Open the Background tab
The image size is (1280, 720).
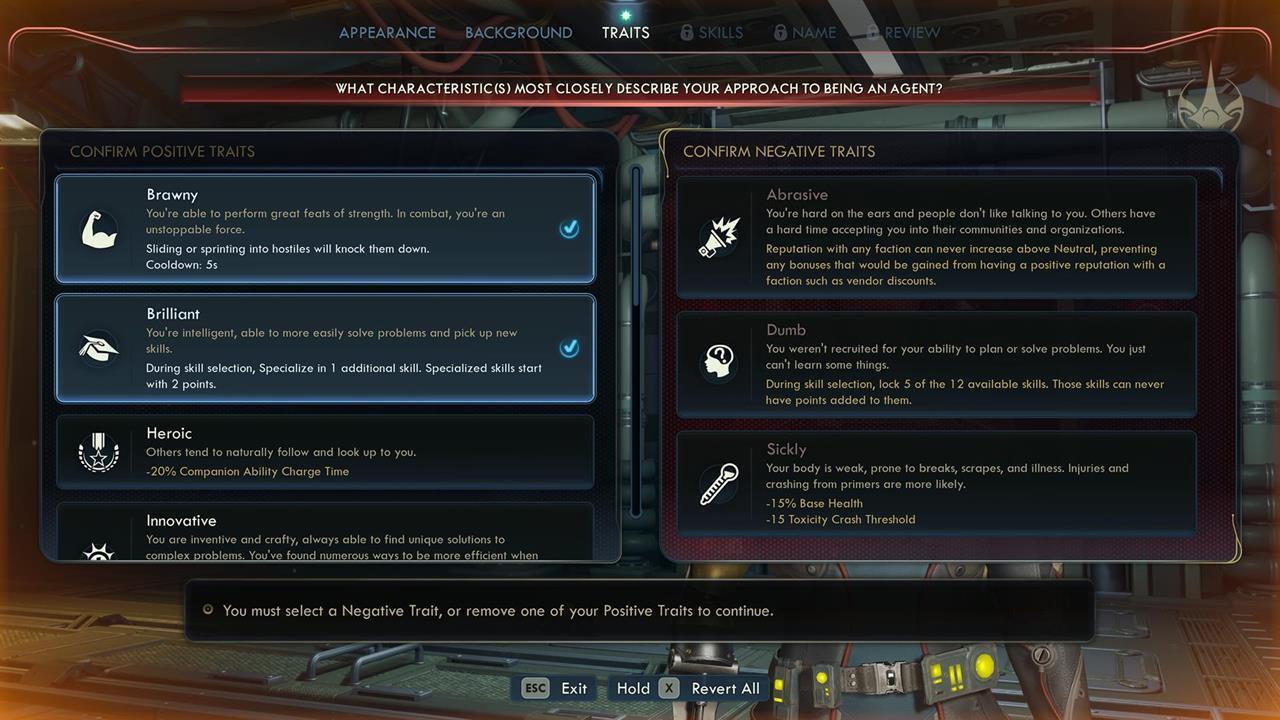[518, 33]
